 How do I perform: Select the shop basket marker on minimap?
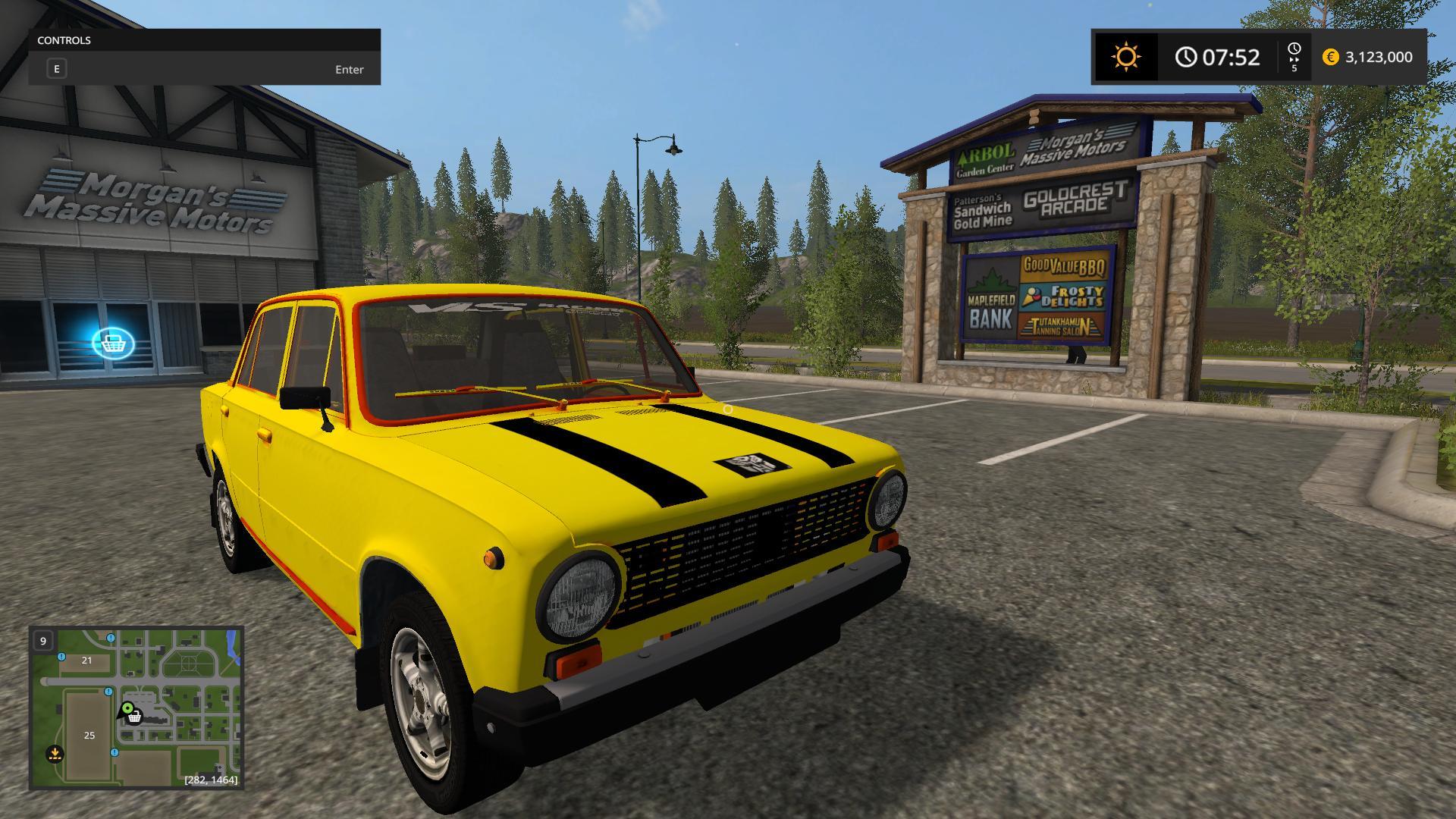point(135,717)
